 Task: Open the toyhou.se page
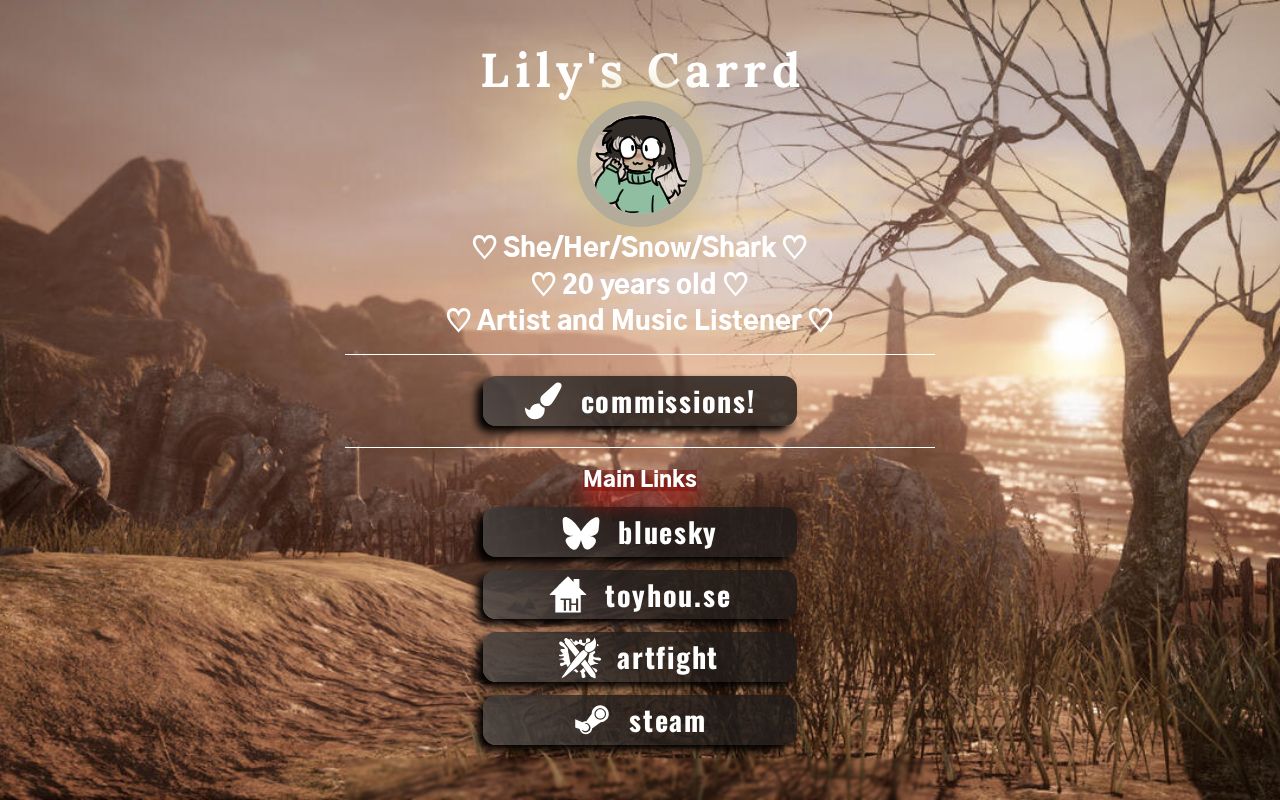(x=640, y=596)
